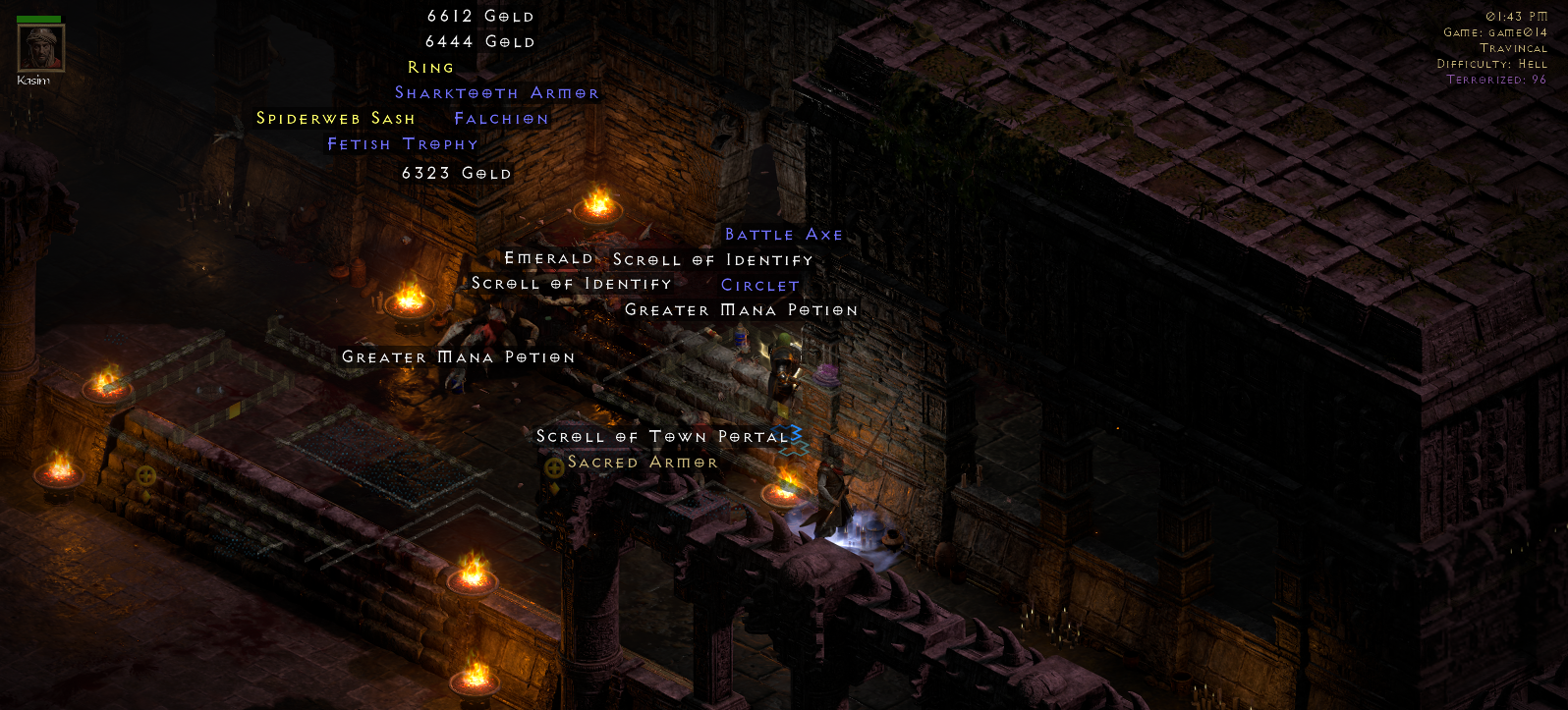
Task: Click Kasim's mercenary portrait
Action: (39, 46)
